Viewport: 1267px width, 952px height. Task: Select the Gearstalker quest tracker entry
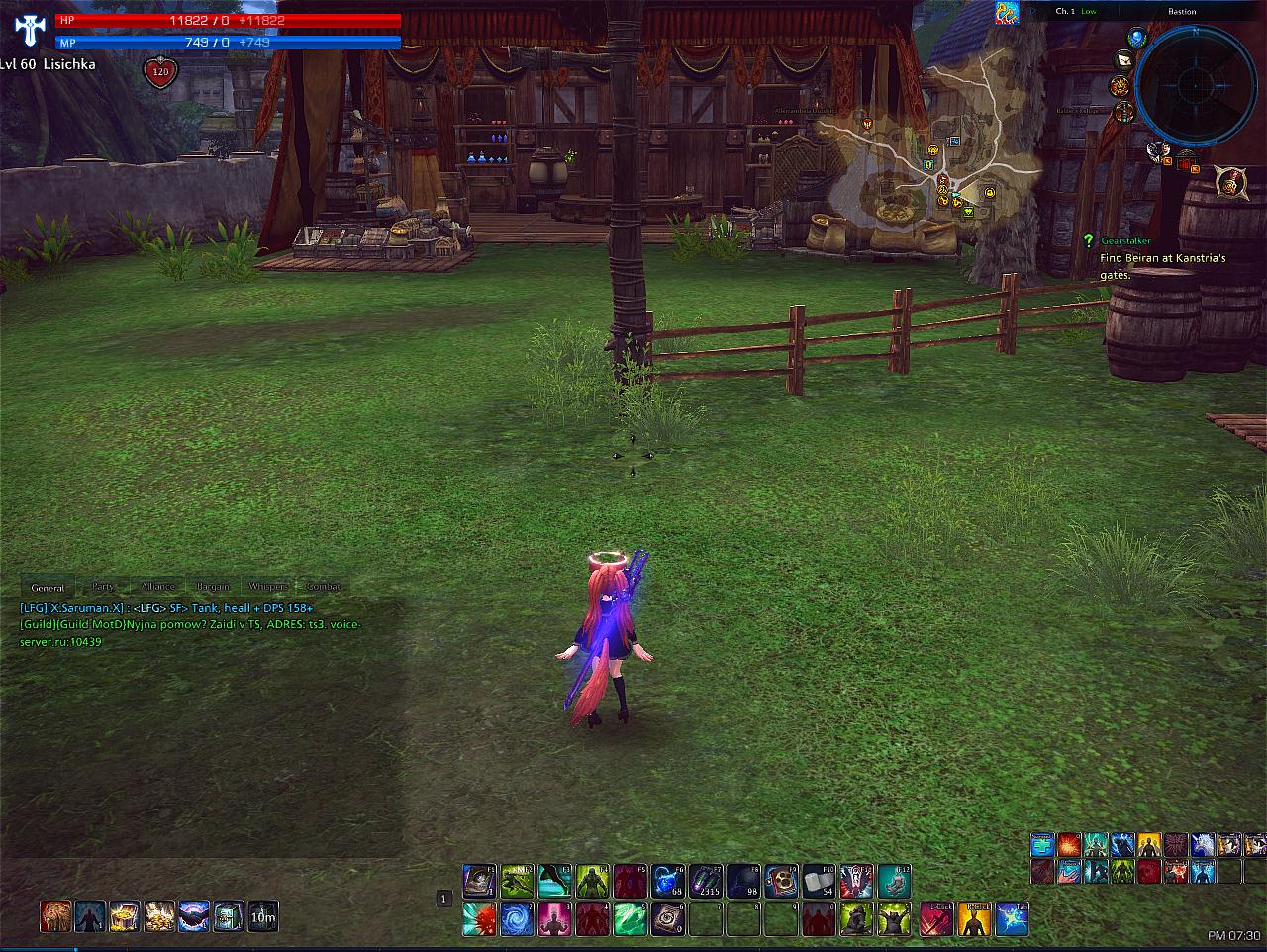tap(1126, 241)
